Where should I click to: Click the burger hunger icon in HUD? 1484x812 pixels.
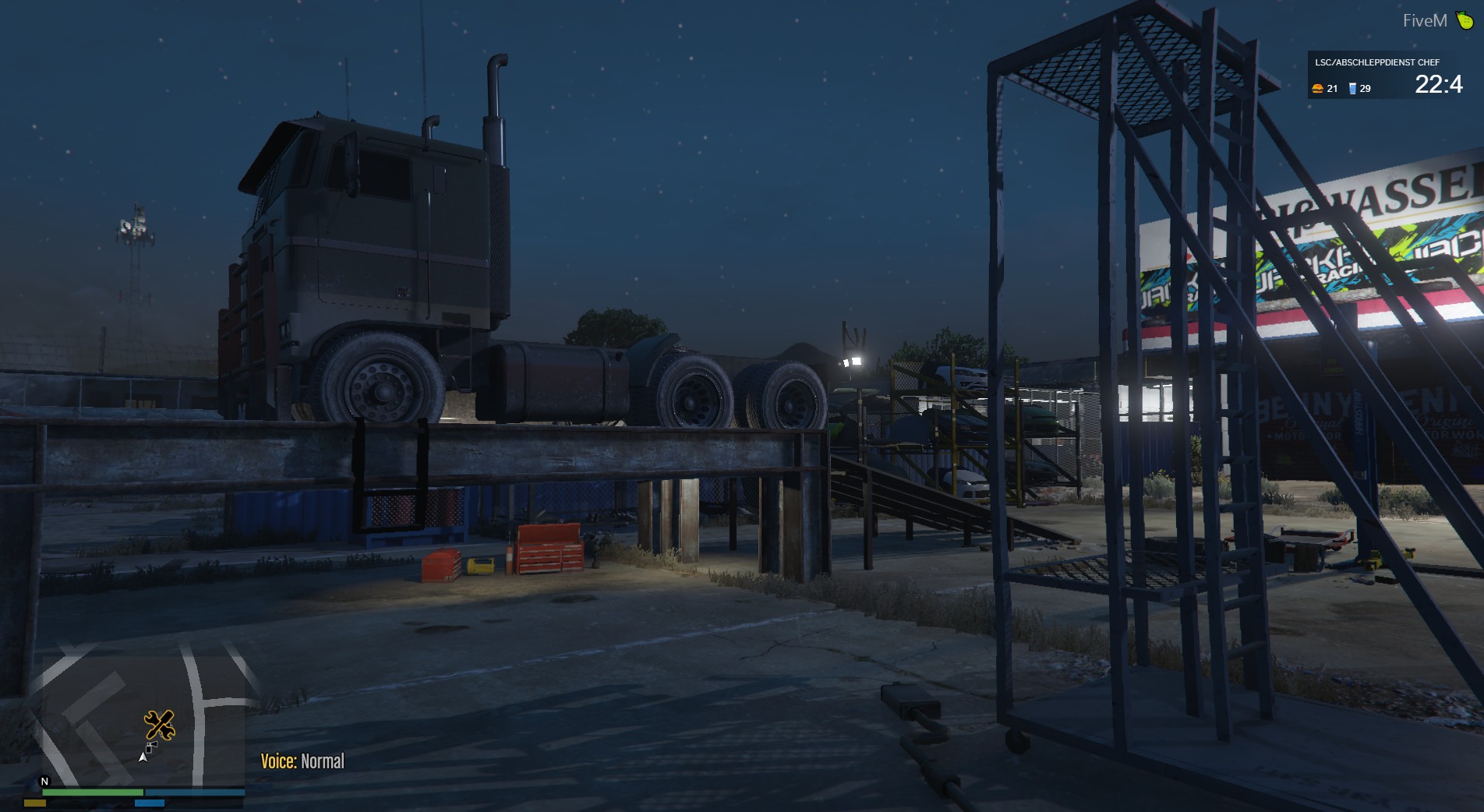coord(1318,90)
